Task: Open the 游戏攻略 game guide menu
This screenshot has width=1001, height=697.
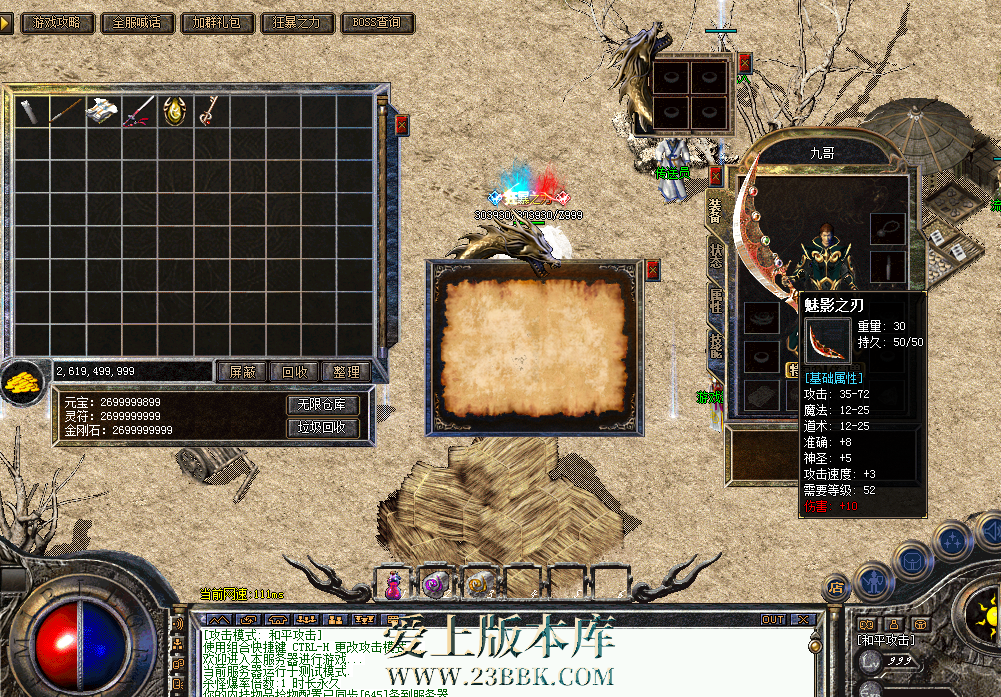Action: coord(57,22)
